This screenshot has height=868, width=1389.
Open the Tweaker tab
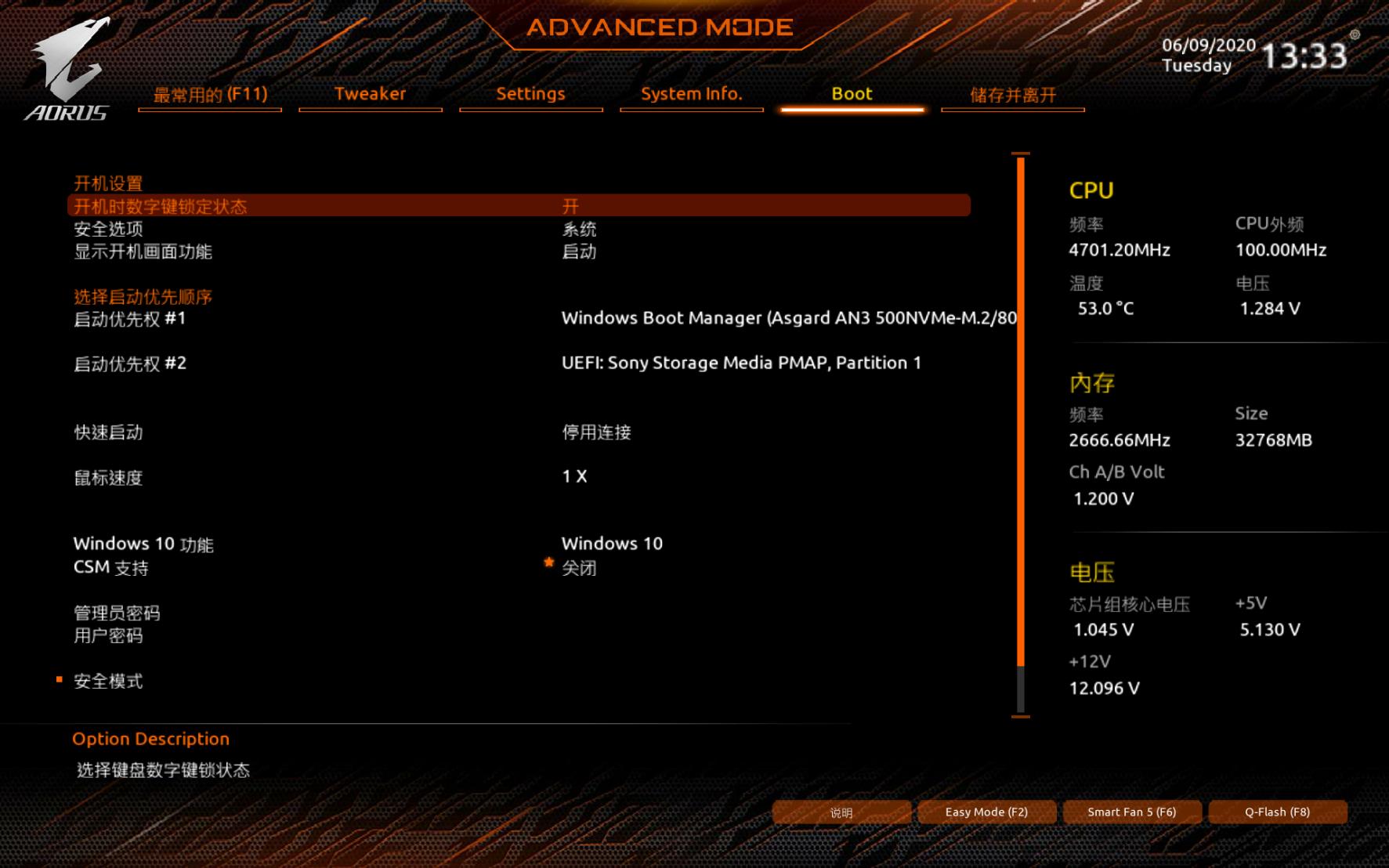point(370,94)
